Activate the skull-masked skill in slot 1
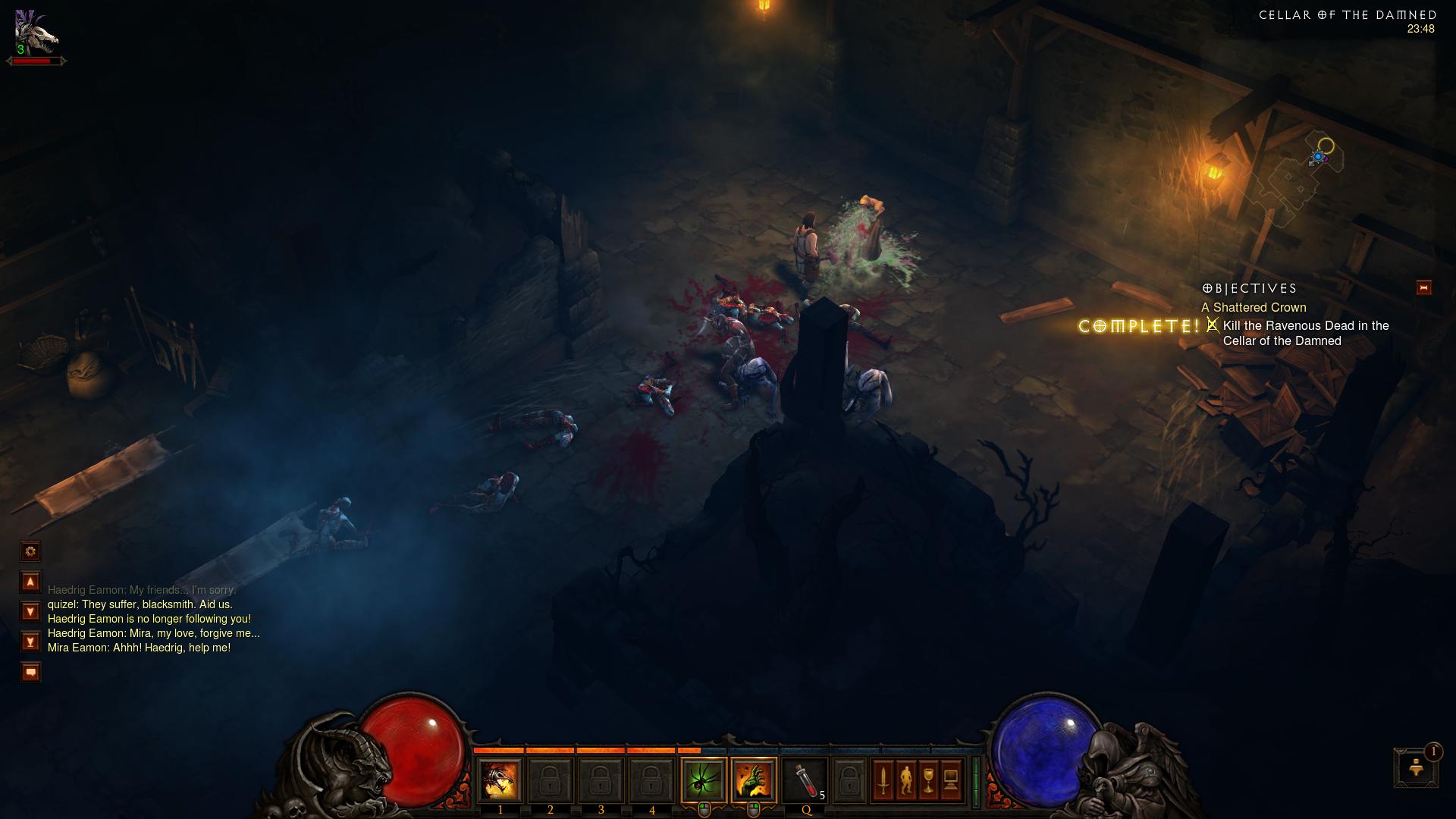Viewport: 1456px width, 819px height. coord(500,780)
